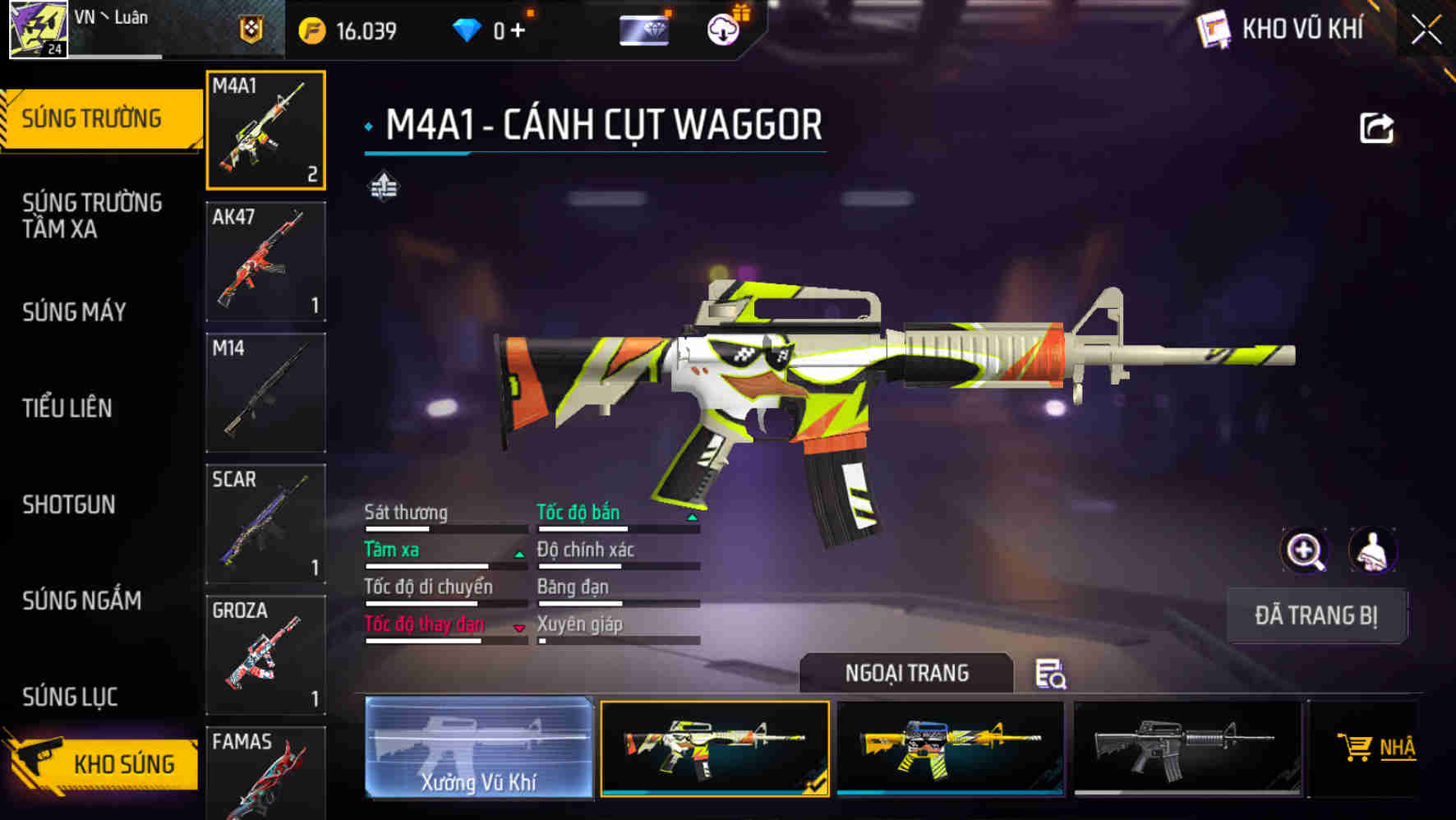This screenshot has width=1456, height=820.
Task: Click the Đã Trang Bị button
Action: (1316, 615)
